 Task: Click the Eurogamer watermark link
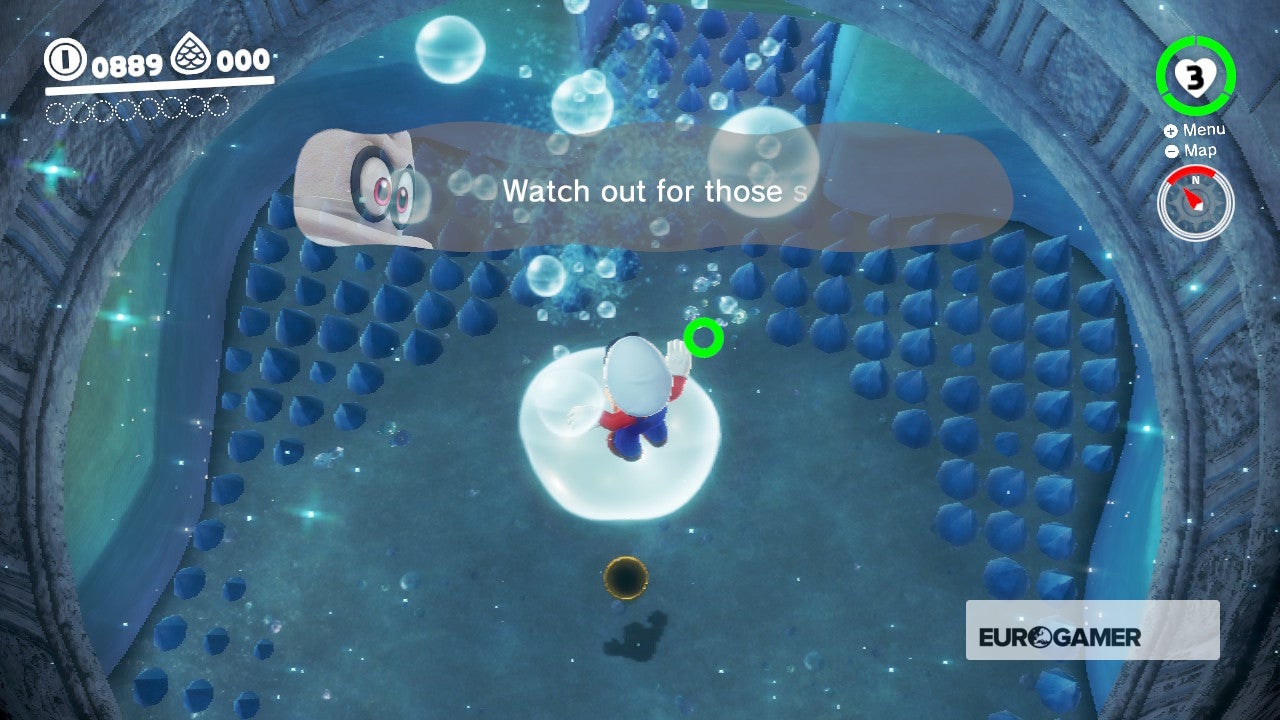click(1057, 636)
